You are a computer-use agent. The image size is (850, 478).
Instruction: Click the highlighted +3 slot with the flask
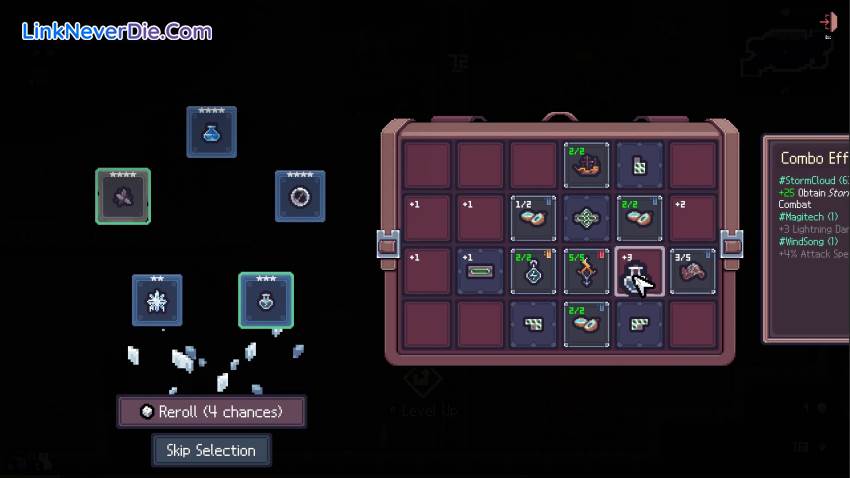640,272
